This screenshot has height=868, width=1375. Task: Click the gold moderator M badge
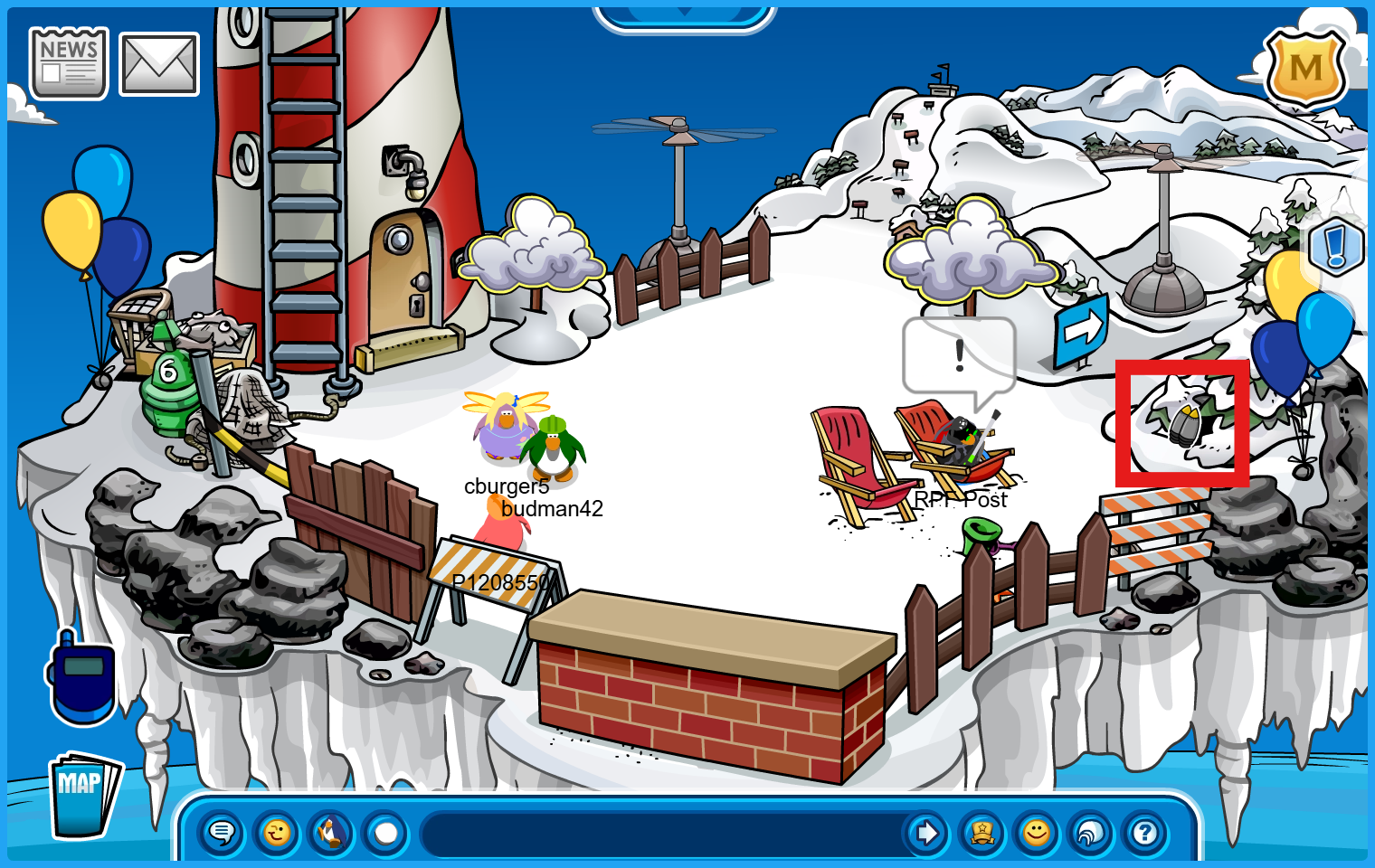click(1305, 69)
